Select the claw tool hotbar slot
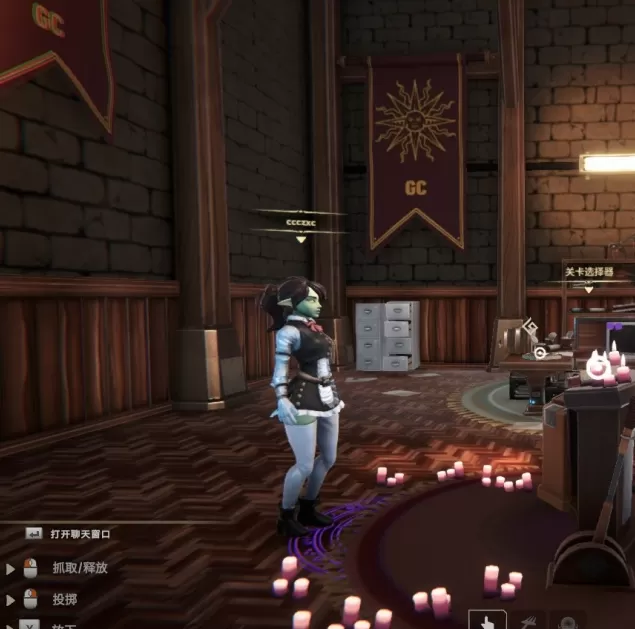Image resolution: width=635 pixels, height=629 pixels. (x=529, y=620)
